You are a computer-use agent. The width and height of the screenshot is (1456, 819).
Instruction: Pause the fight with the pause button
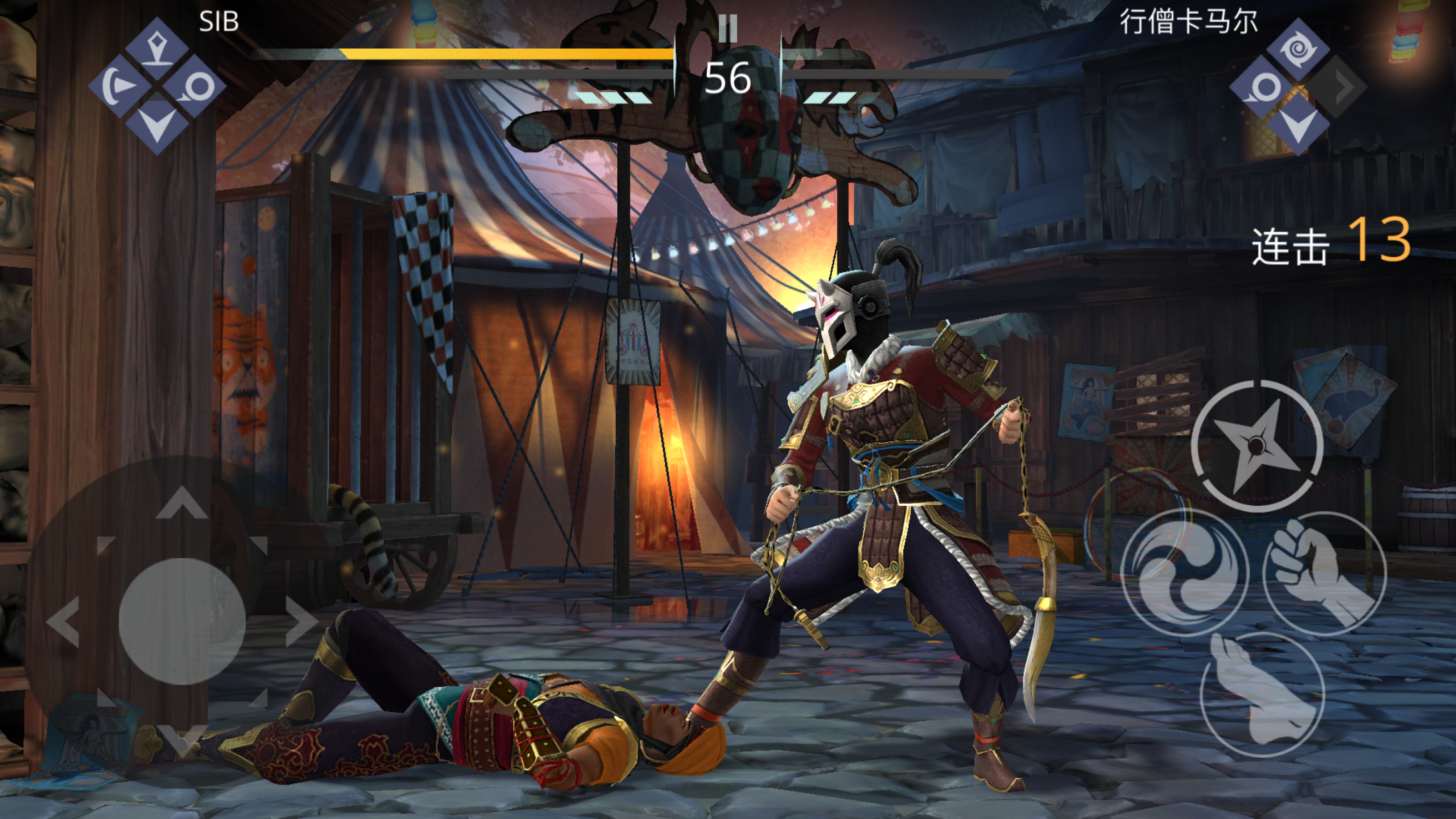728,28
